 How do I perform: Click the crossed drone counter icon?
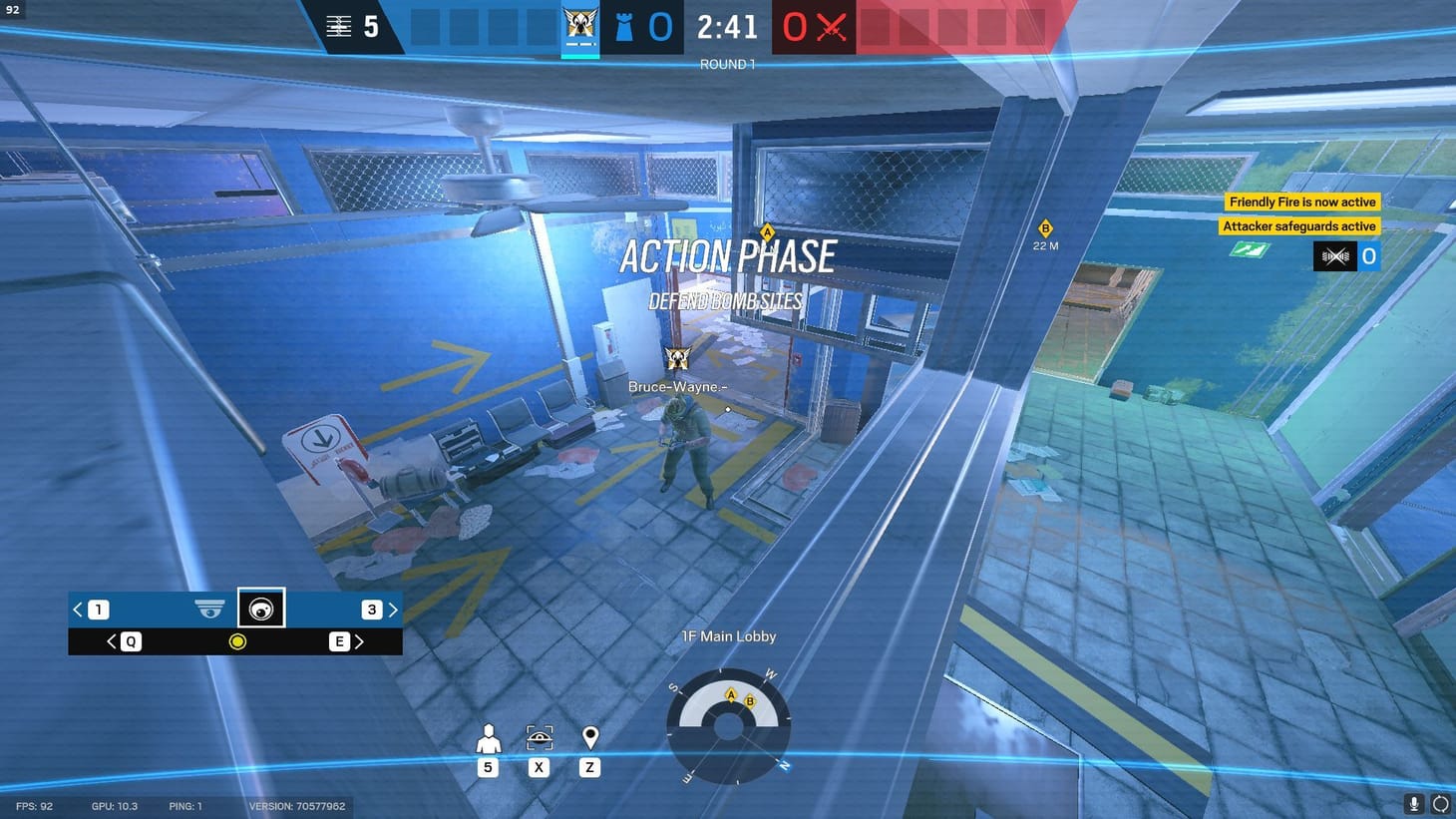pyautogui.click(x=1334, y=256)
